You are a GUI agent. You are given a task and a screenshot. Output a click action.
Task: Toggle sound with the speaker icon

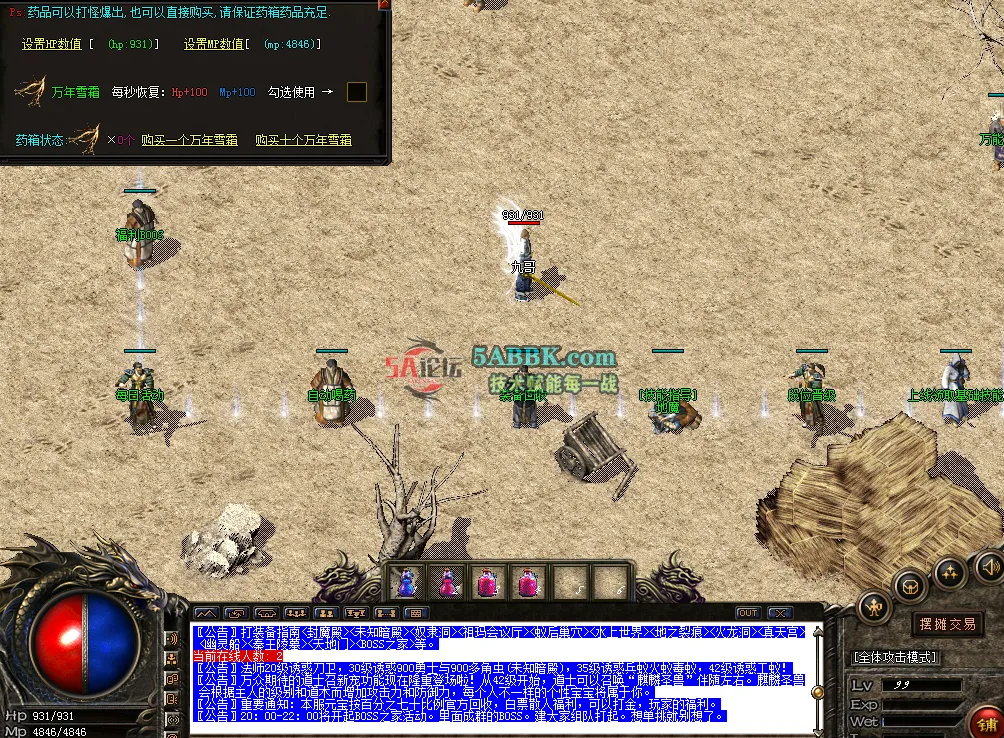tap(989, 566)
